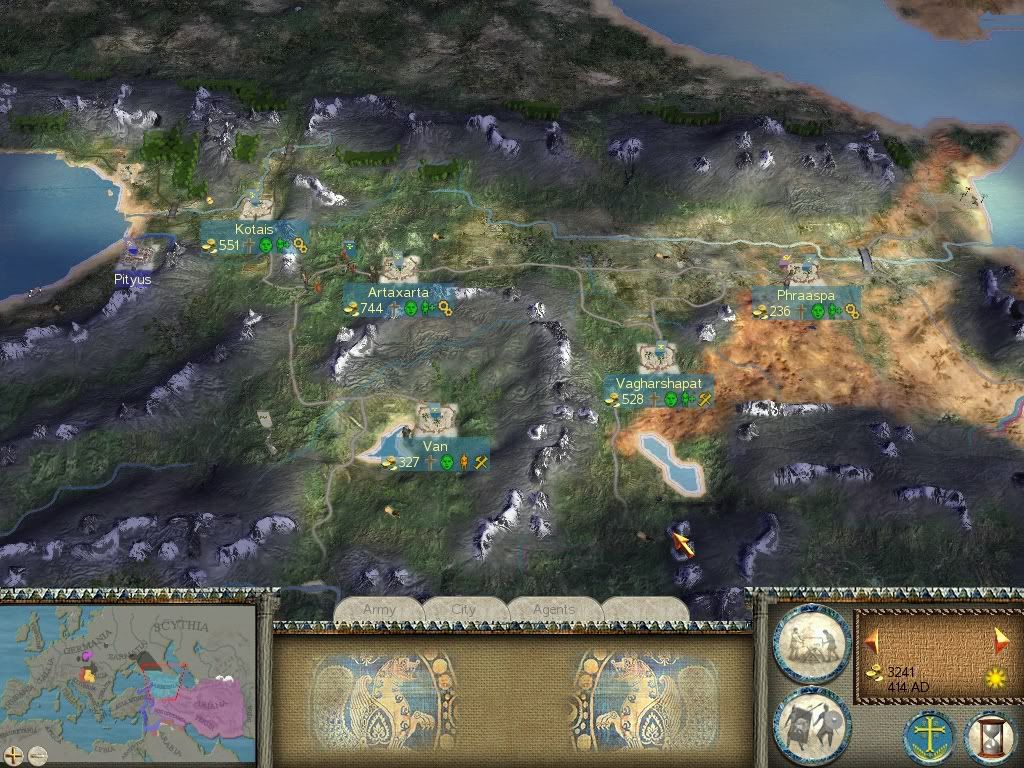End the turn with hourglass button
The height and width of the screenshot is (768, 1024).
pos(990,737)
